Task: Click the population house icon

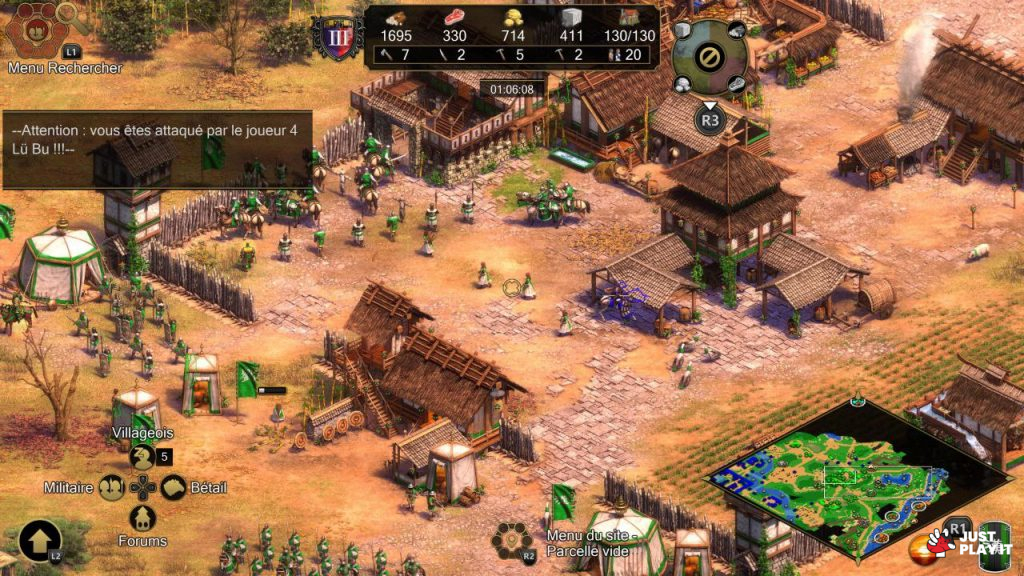Action: pyautogui.click(x=628, y=19)
